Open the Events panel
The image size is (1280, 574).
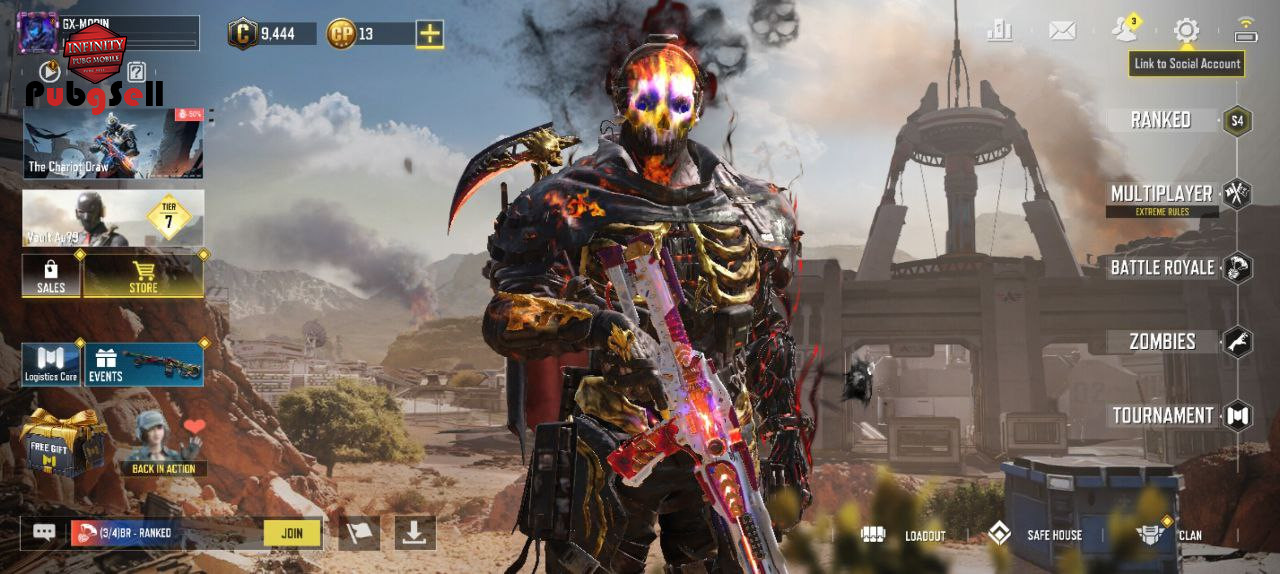point(144,365)
